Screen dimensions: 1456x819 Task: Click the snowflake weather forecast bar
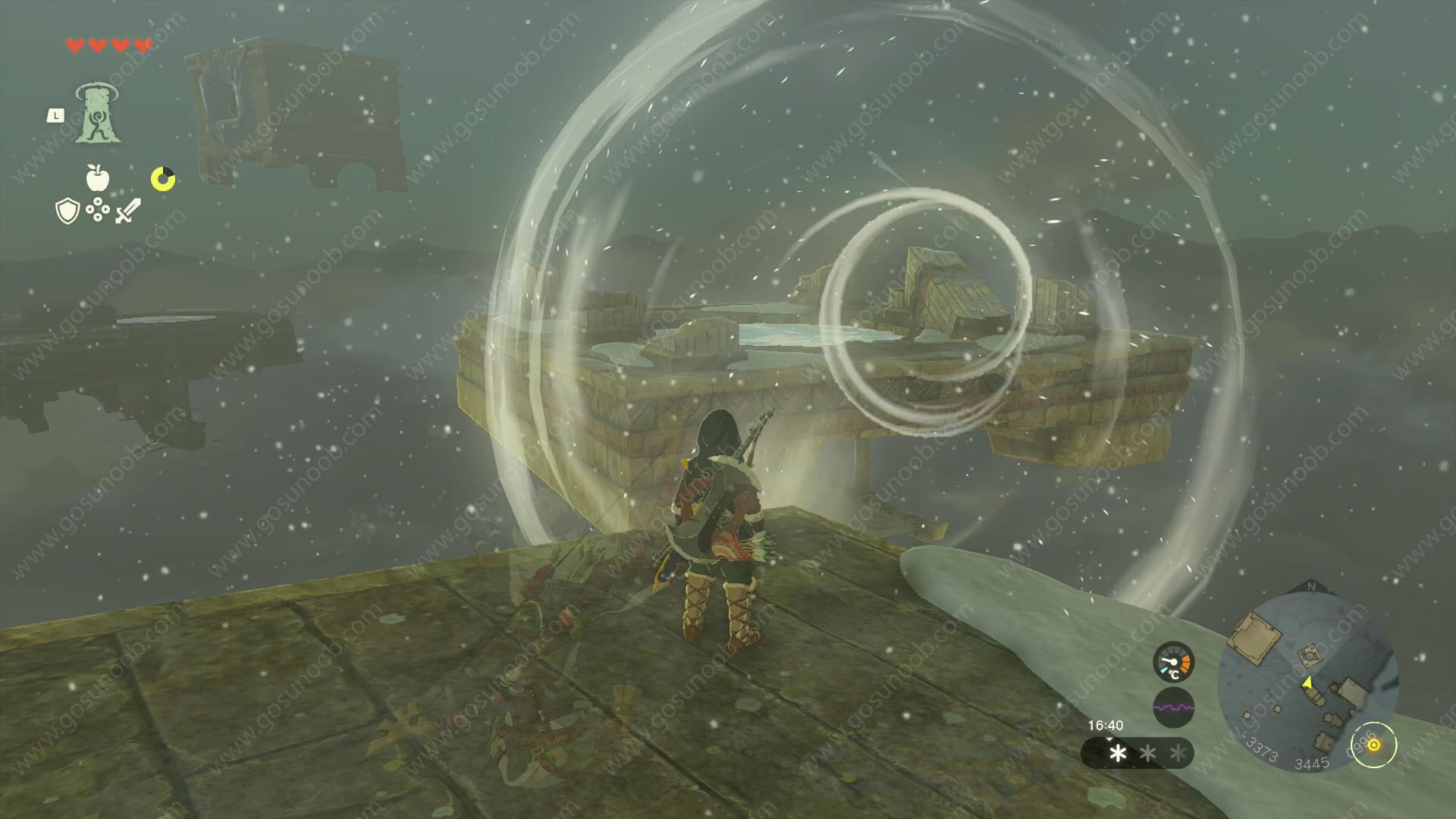click(1137, 753)
